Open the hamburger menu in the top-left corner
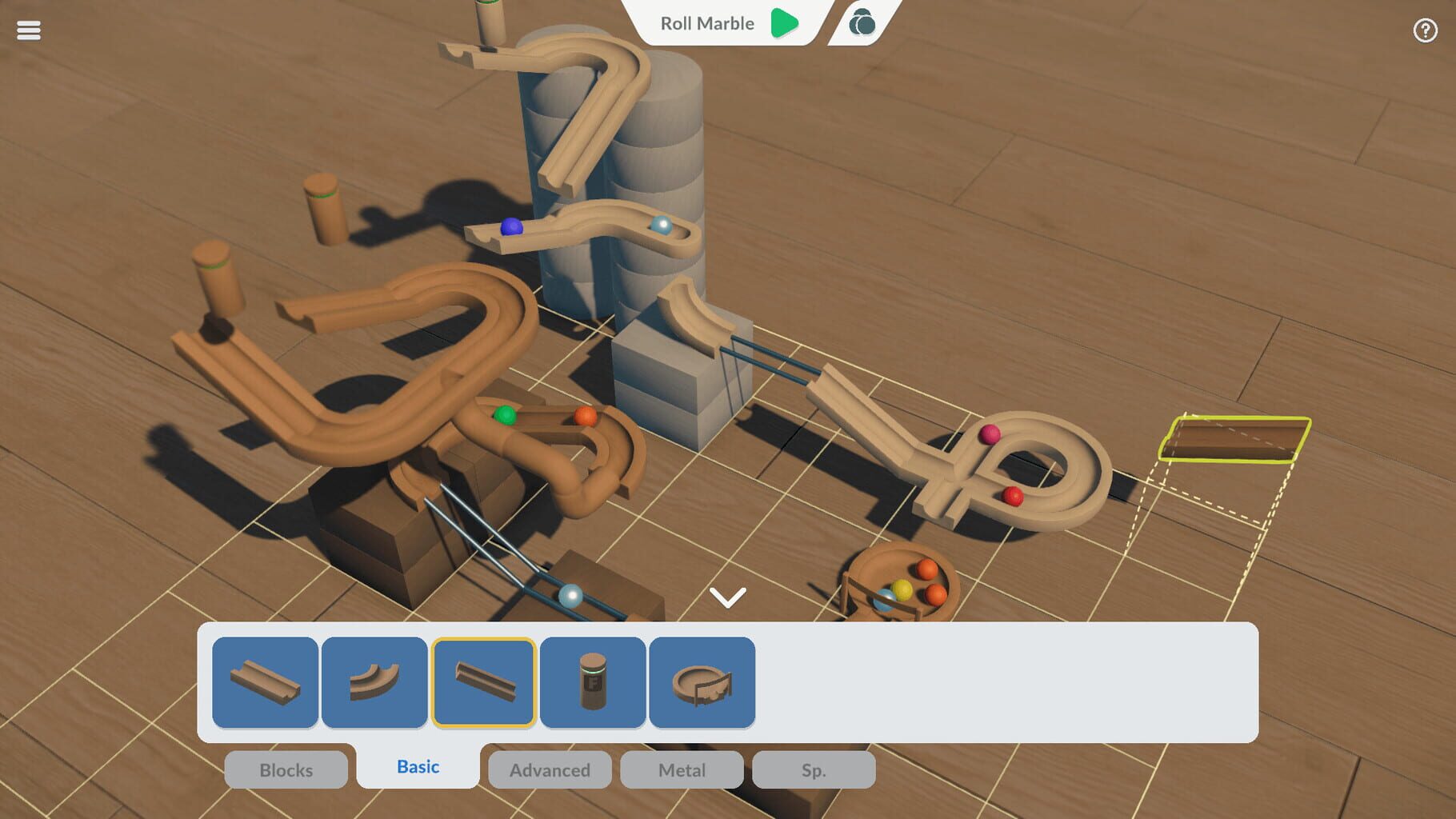1456x819 pixels. pyautogui.click(x=29, y=30)
